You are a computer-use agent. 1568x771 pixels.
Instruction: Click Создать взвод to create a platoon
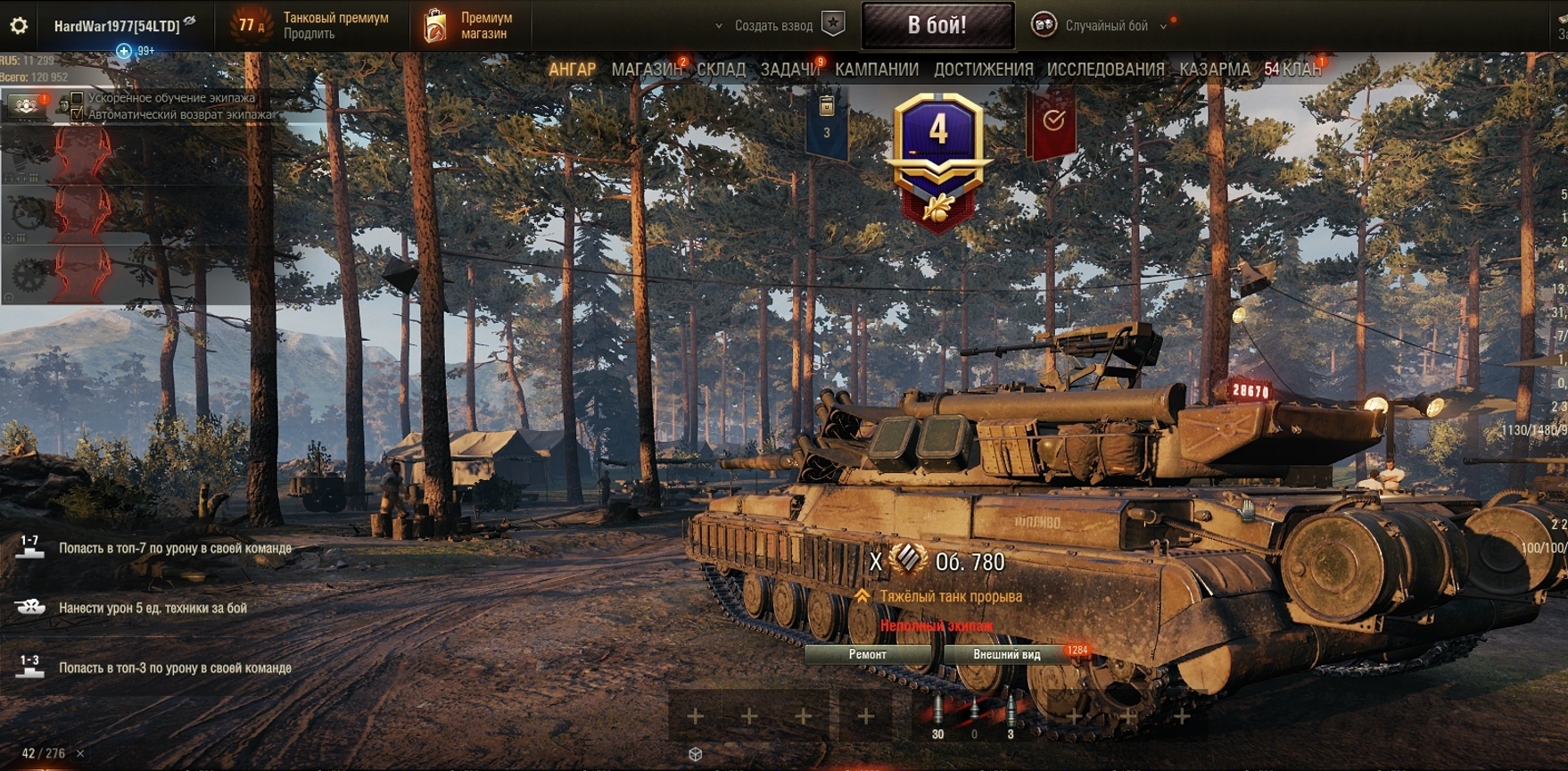click(773, 26)
